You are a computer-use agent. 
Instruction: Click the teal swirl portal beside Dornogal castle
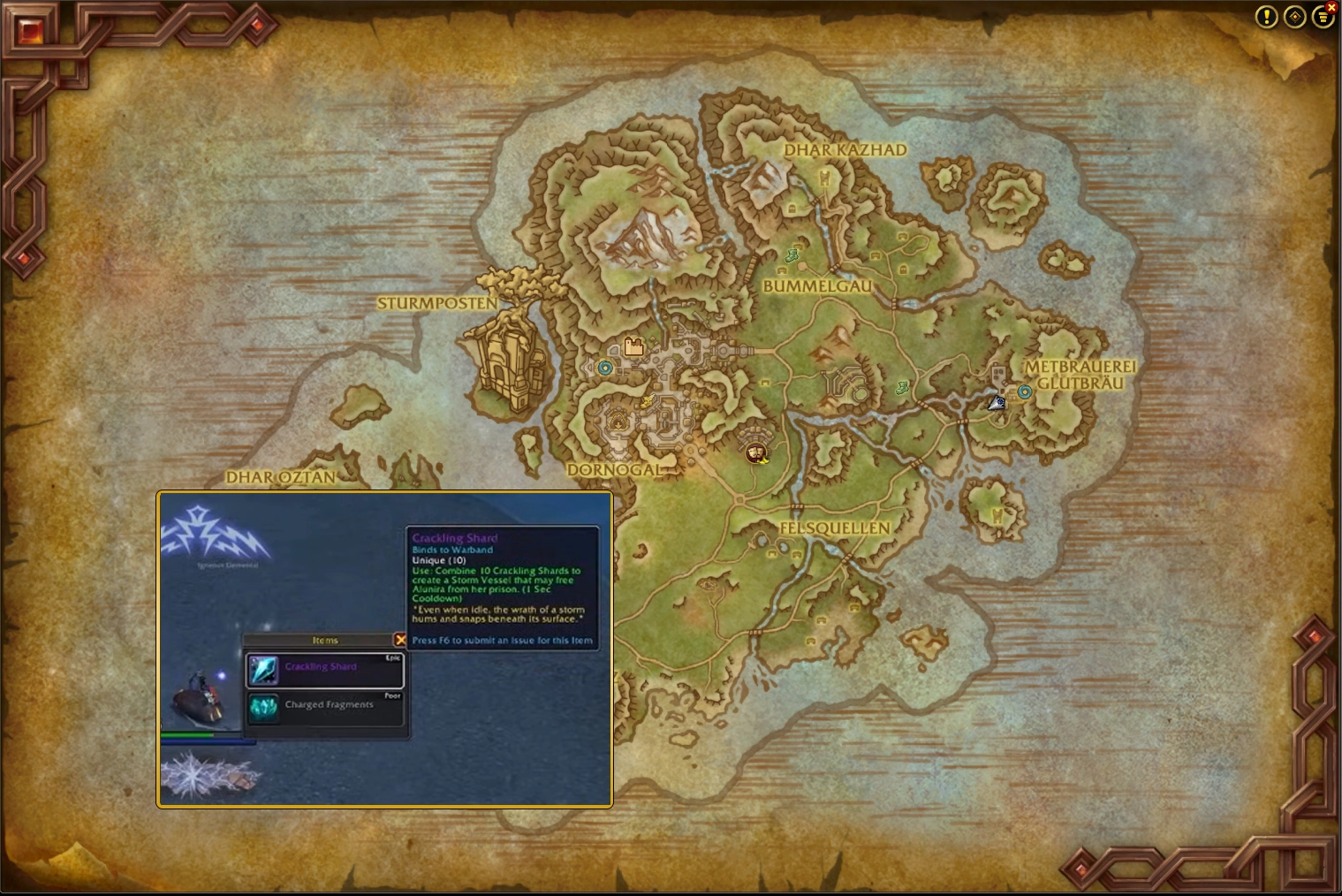coord(605,368)
